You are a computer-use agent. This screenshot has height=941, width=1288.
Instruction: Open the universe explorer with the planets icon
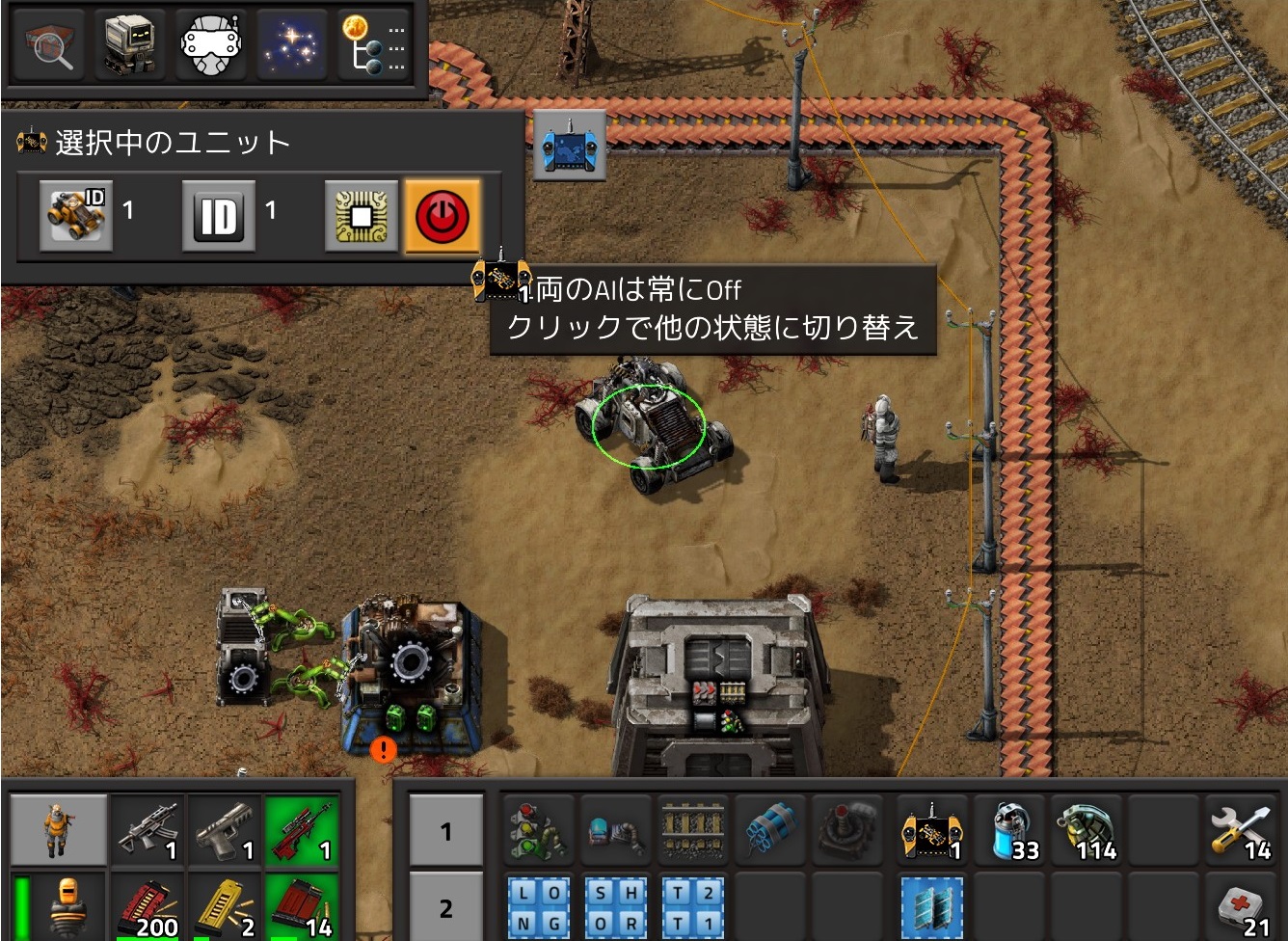point(289,45)
